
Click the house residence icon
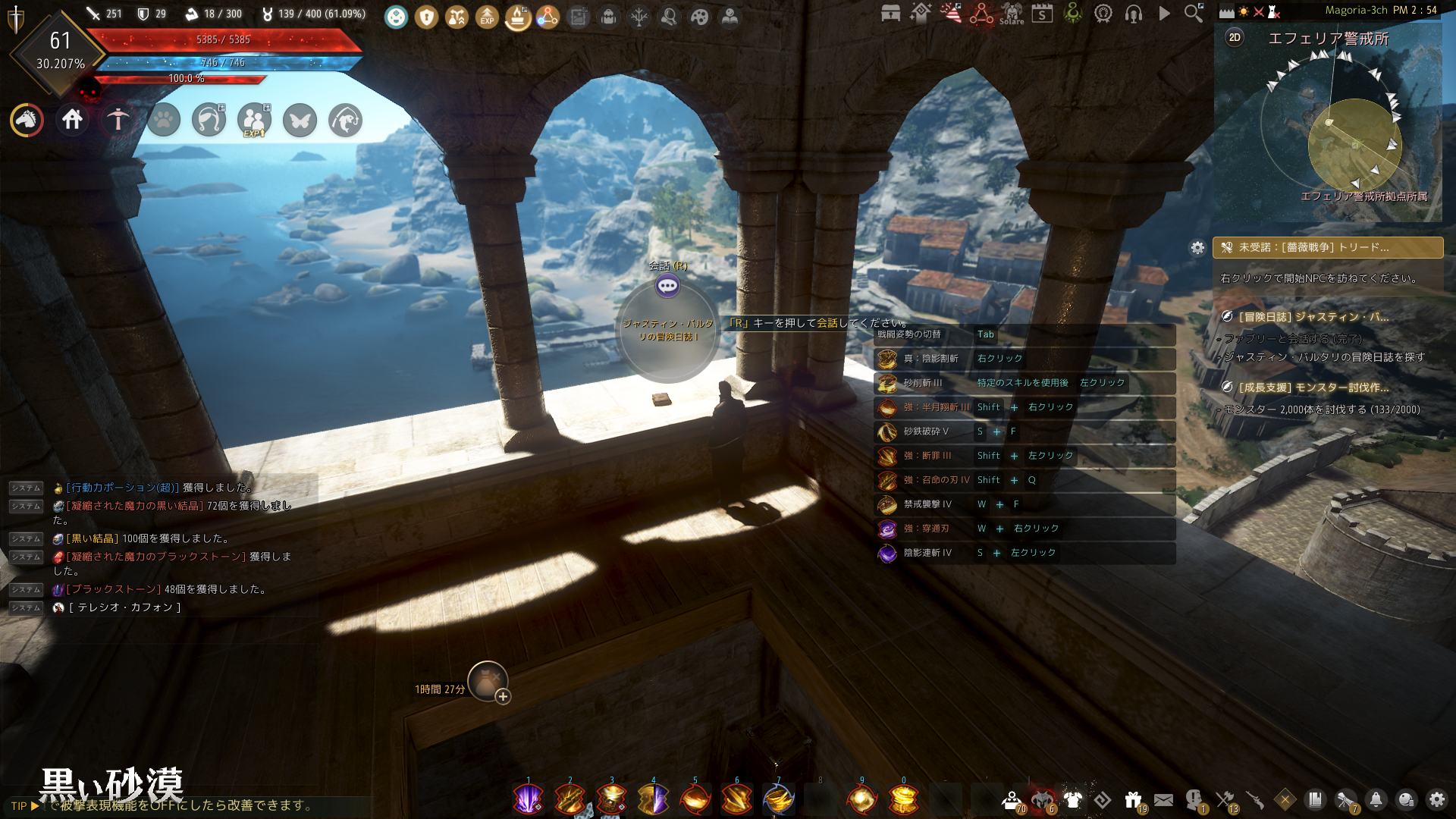click(x=72, y=120)
